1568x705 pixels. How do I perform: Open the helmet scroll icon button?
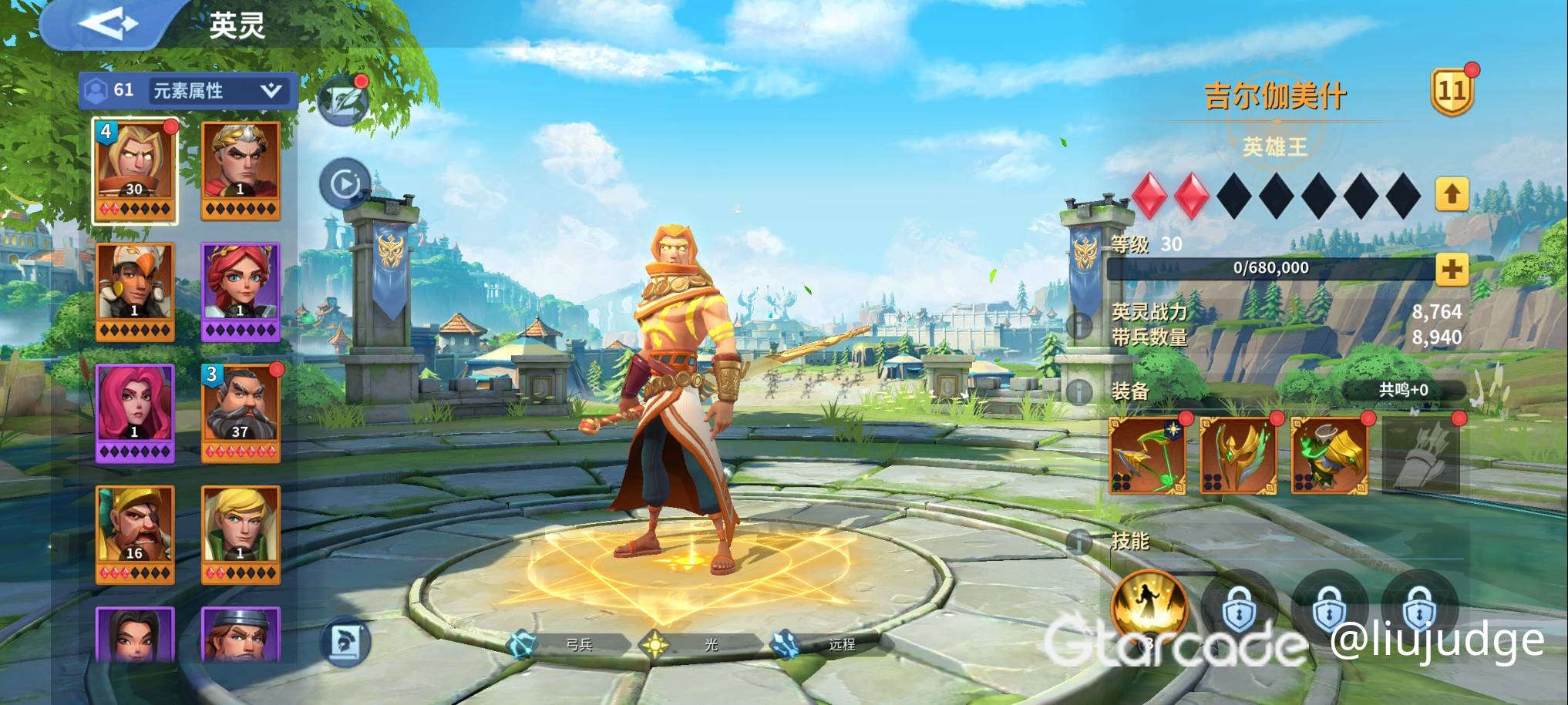point(345,641)
